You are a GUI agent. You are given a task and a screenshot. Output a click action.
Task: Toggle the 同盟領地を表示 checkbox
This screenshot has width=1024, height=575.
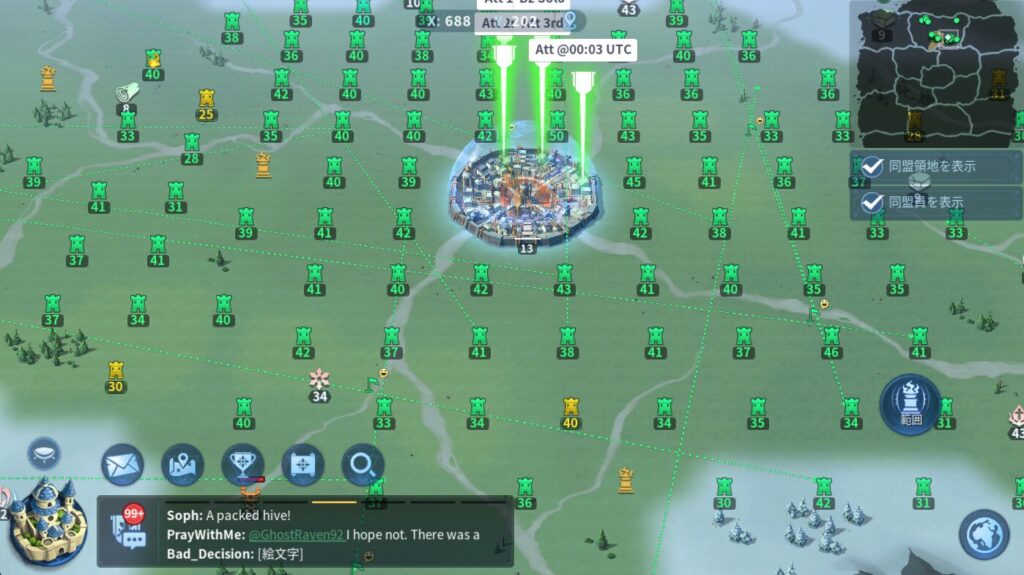point(872,167)
